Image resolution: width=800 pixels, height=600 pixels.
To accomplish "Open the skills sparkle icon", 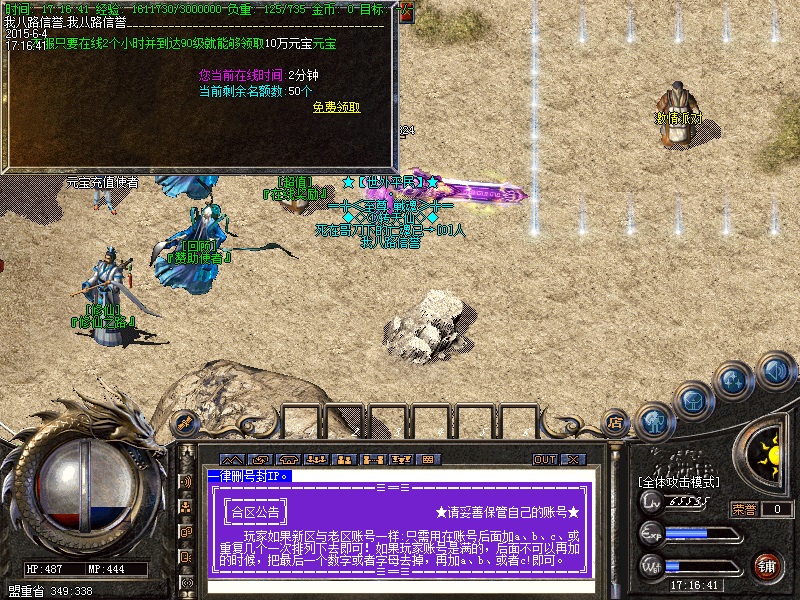I will pyautogui.click(x=734, y=381).
